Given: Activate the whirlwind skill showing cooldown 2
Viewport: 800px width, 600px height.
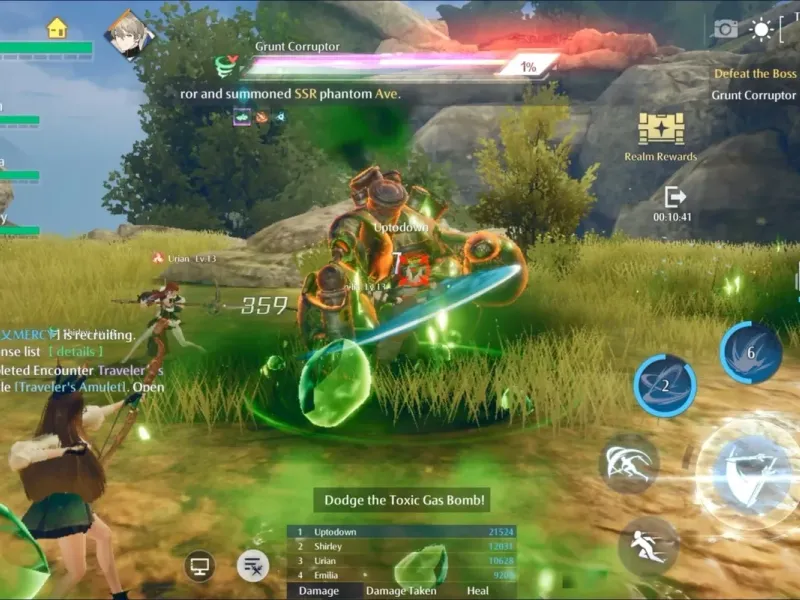Looking at the screenshot, I should 665,385.
